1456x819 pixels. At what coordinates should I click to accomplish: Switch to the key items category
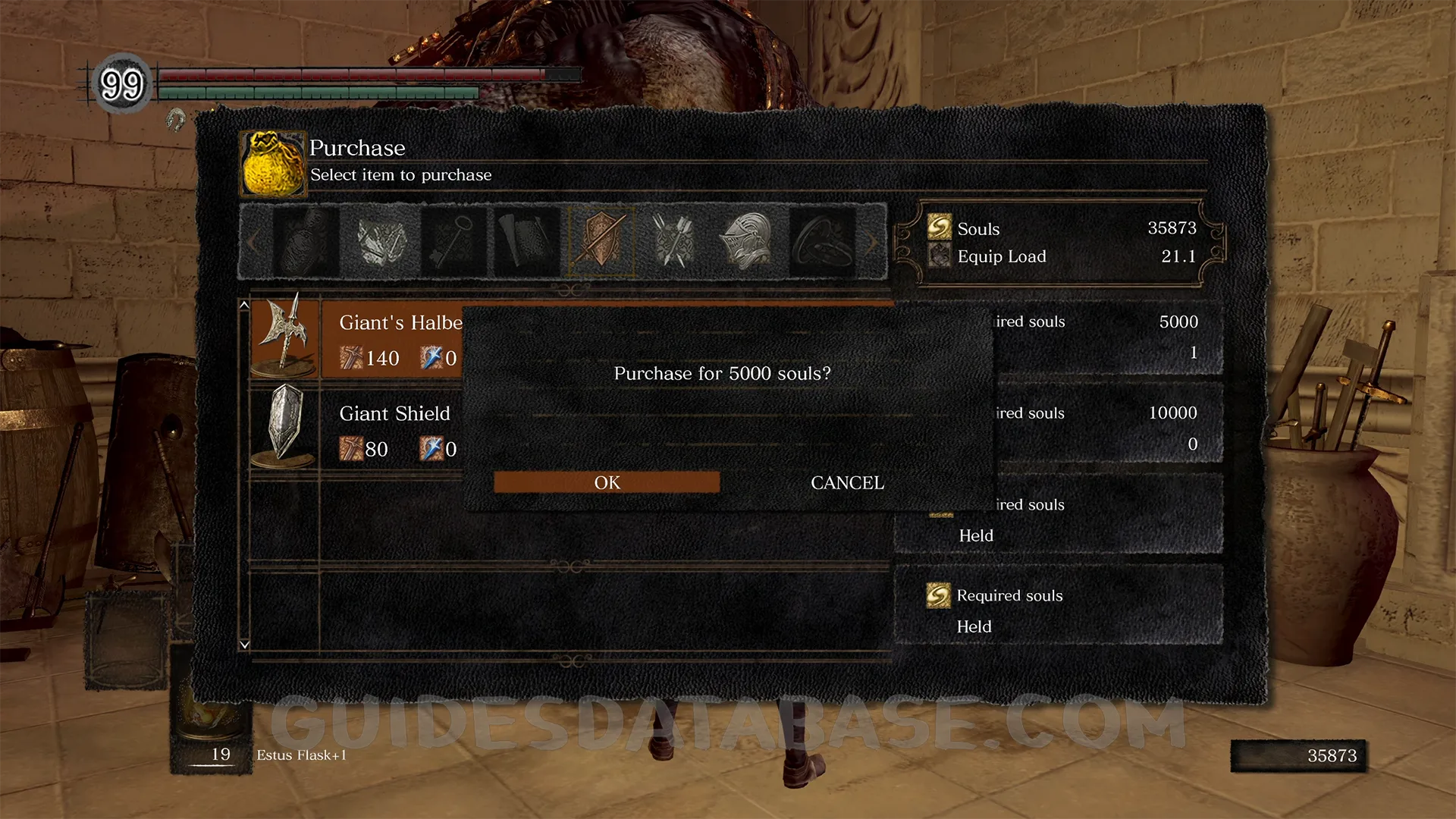(x=453, y=241)
